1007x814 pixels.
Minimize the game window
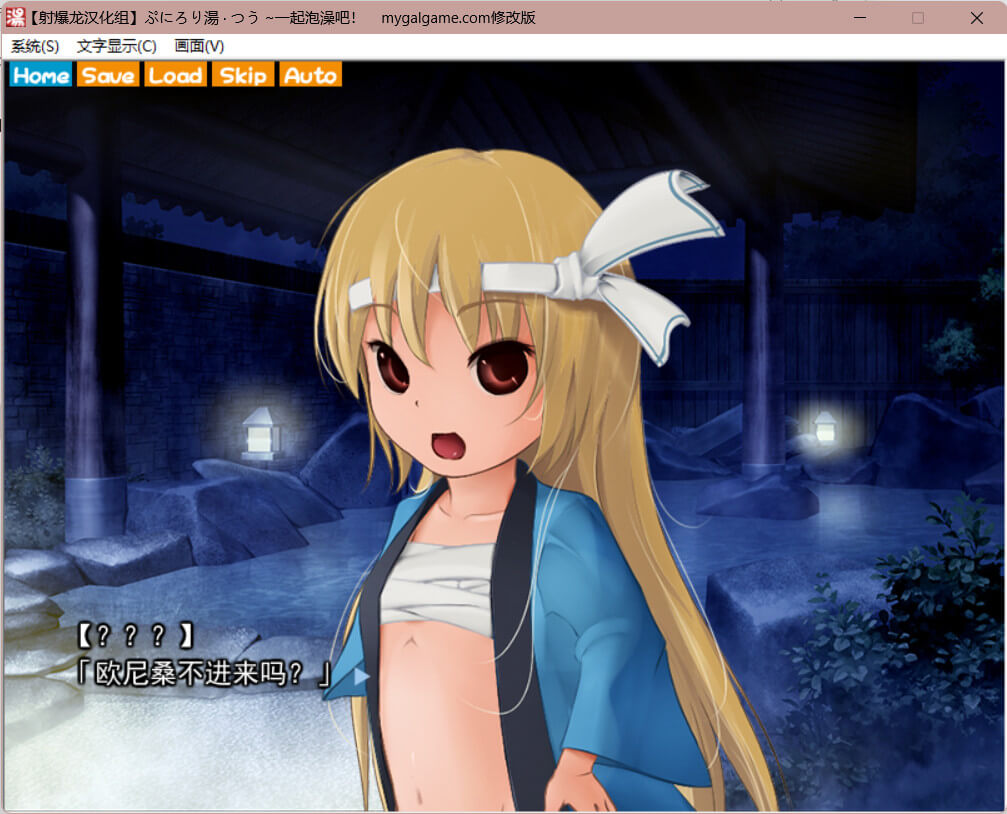(860, 18)
